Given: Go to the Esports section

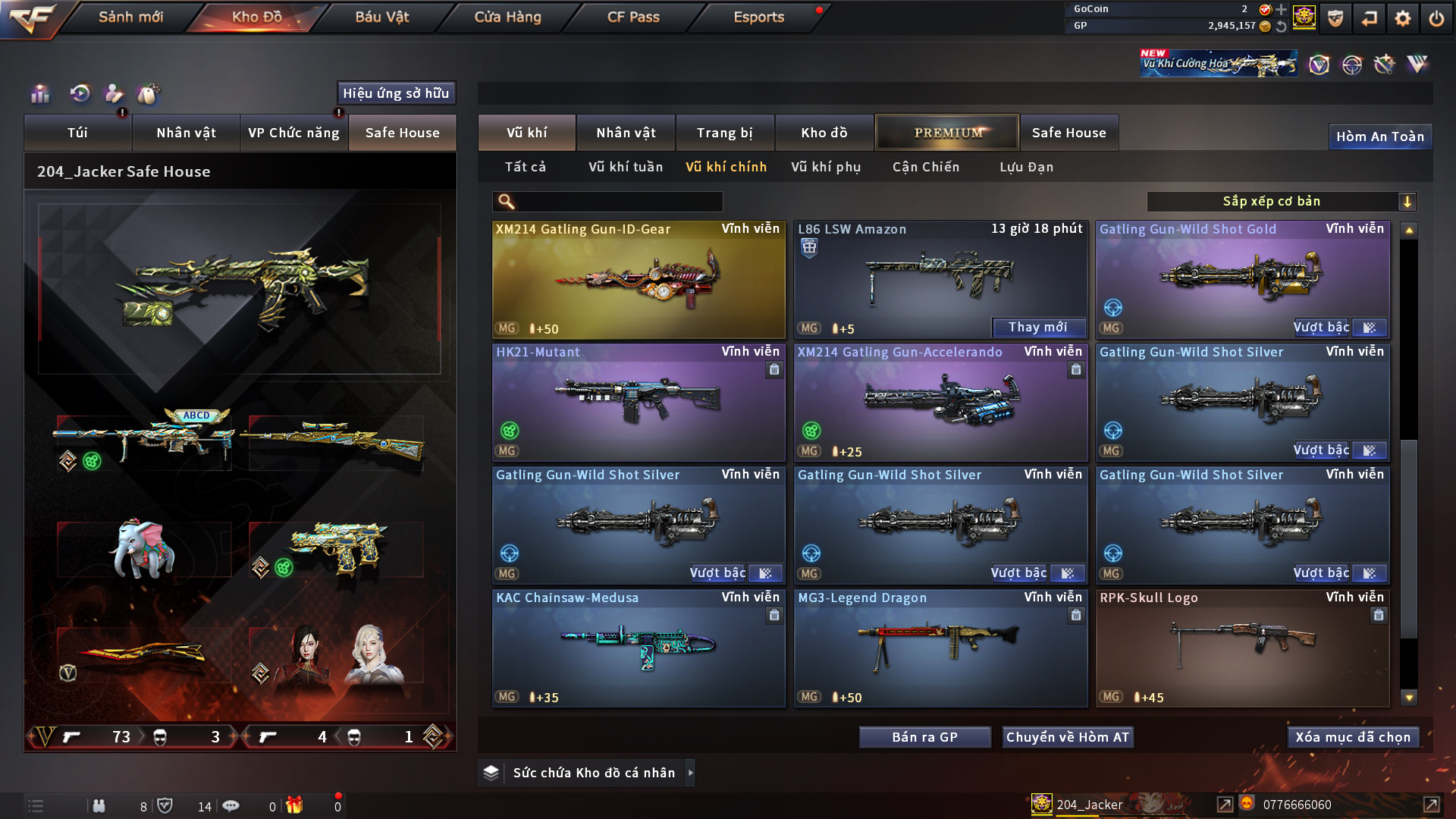Looking at the screenshot, I should coord(758,17).
